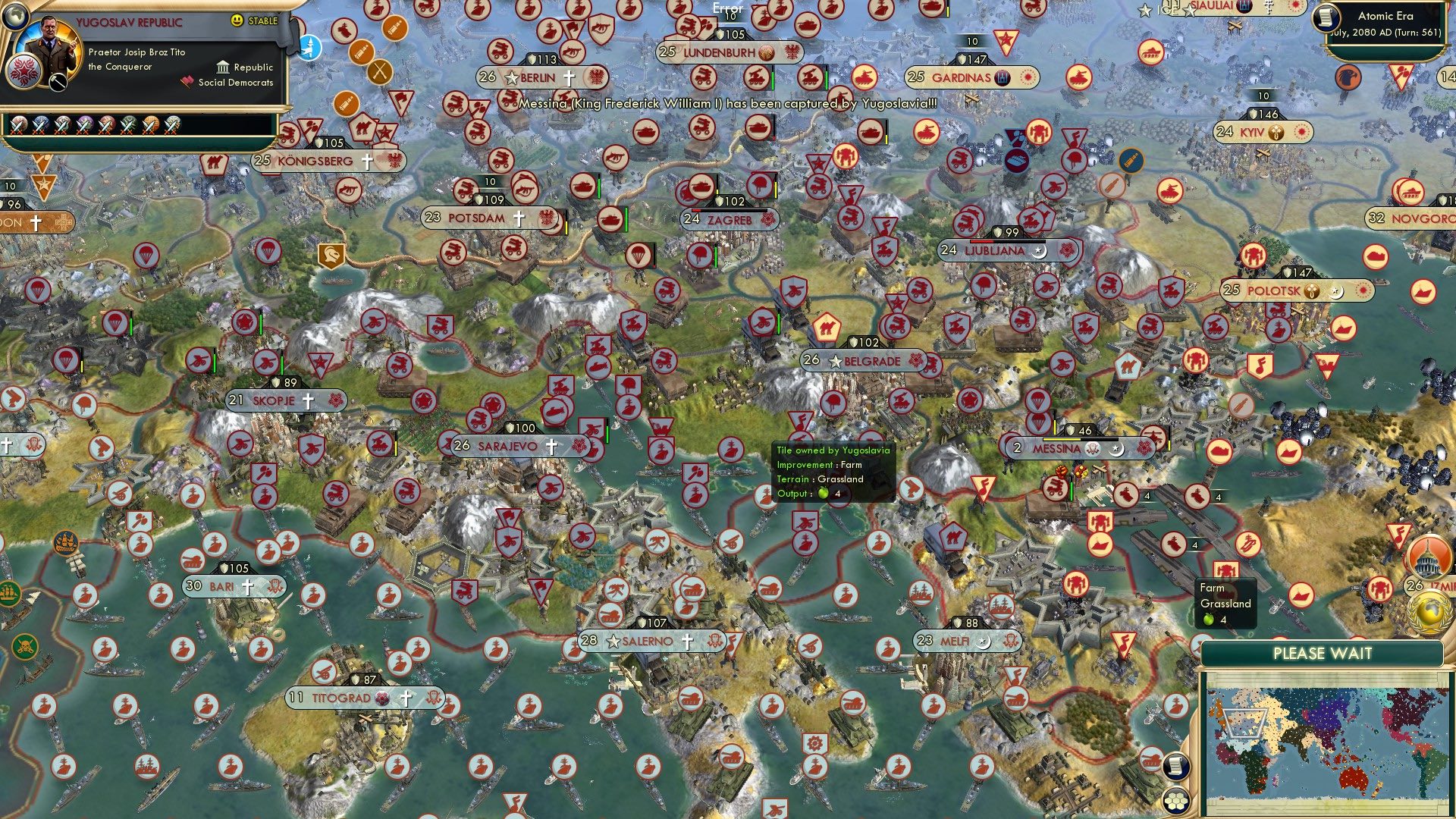Click the hammer icon on Tito's portrait
This screenshot has height=819, width=1456.
point(57,81)
